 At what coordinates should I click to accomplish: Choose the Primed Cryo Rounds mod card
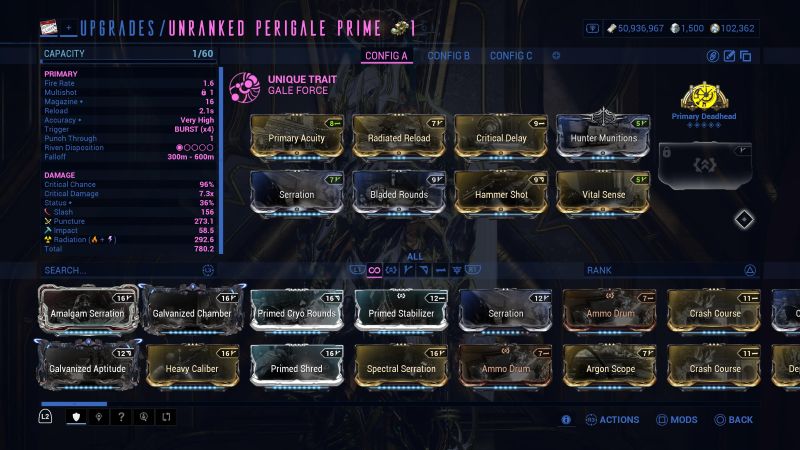pyautogui.click(x=297, y=312)
